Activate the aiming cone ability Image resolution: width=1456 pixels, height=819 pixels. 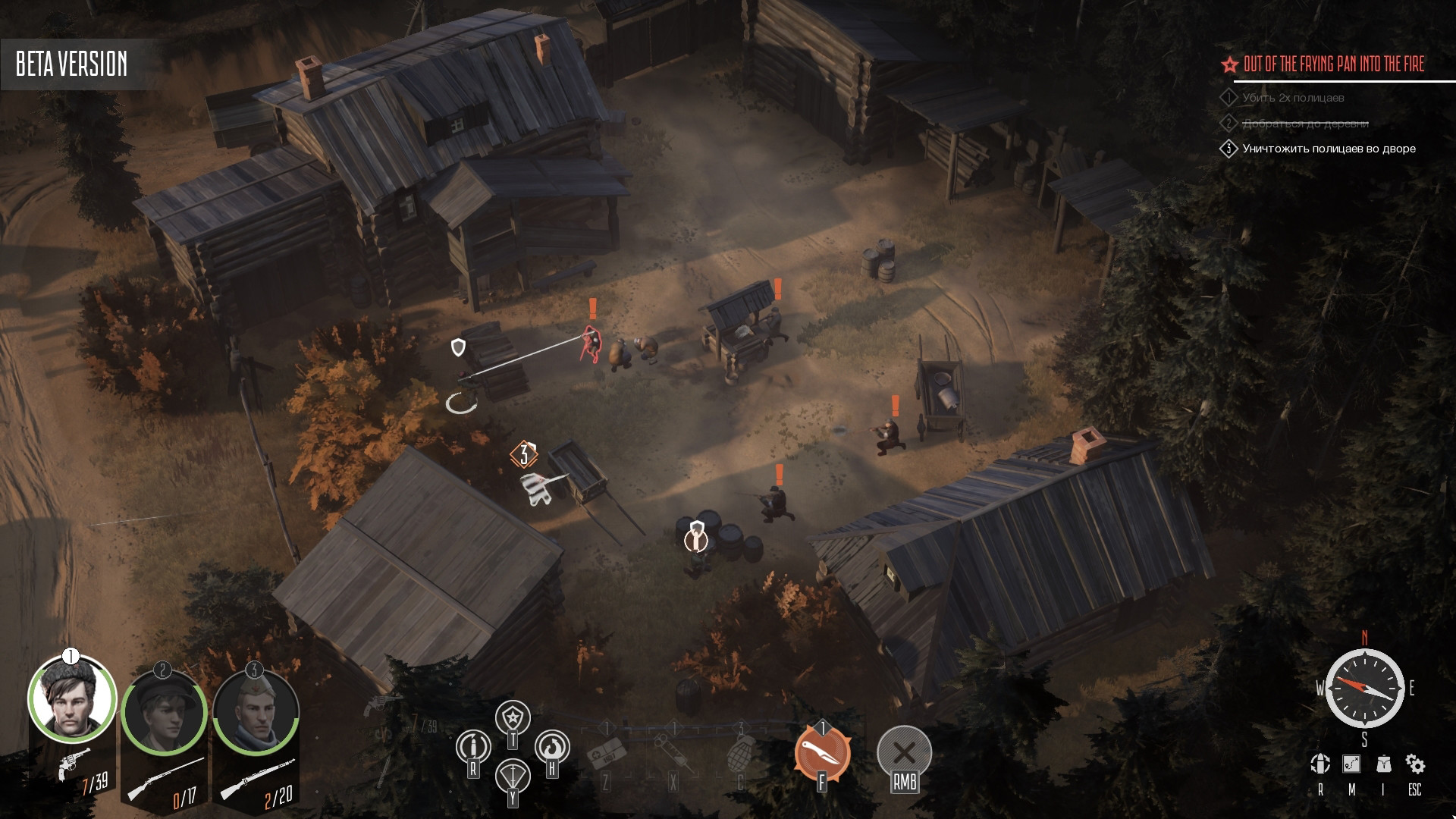(513, 776)
